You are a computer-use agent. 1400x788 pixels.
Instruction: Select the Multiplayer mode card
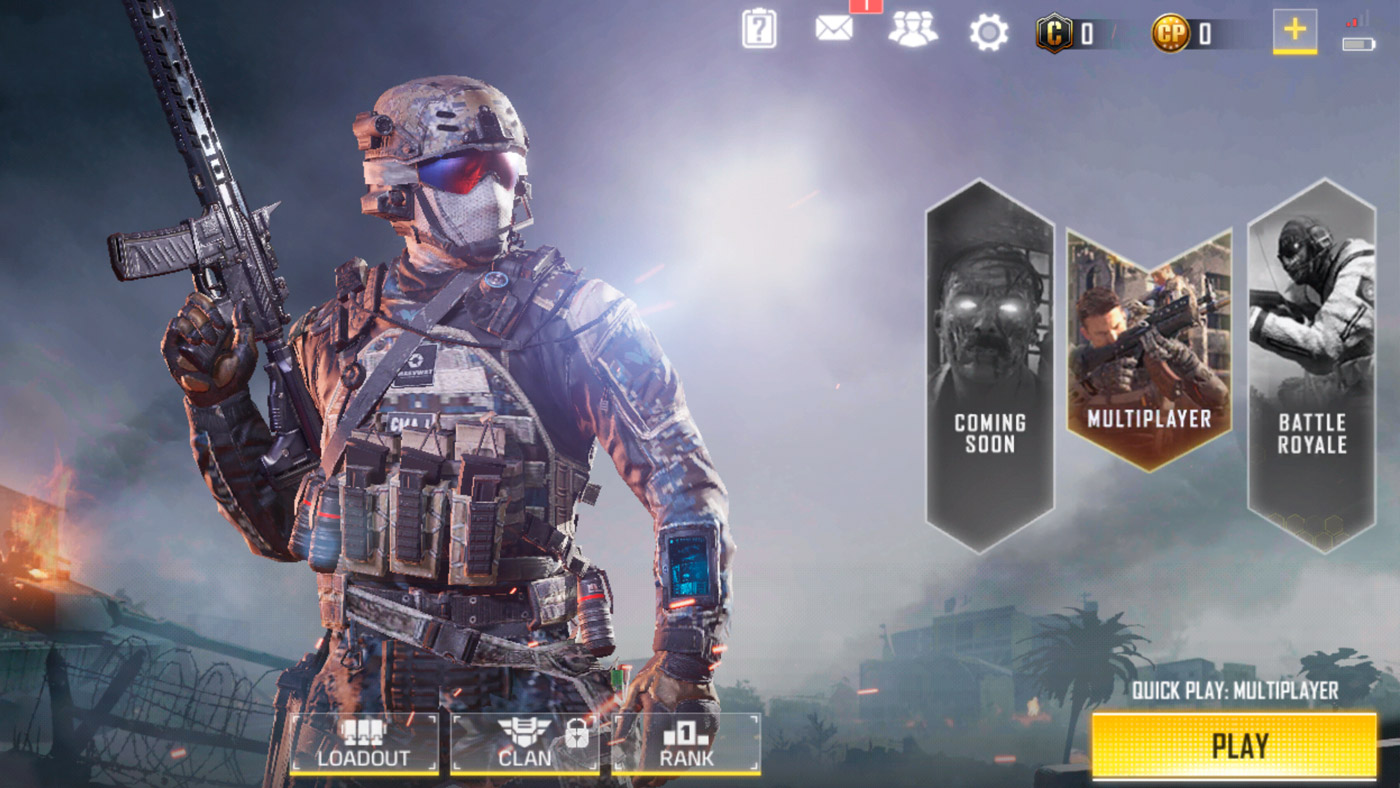pos(1149,350)
